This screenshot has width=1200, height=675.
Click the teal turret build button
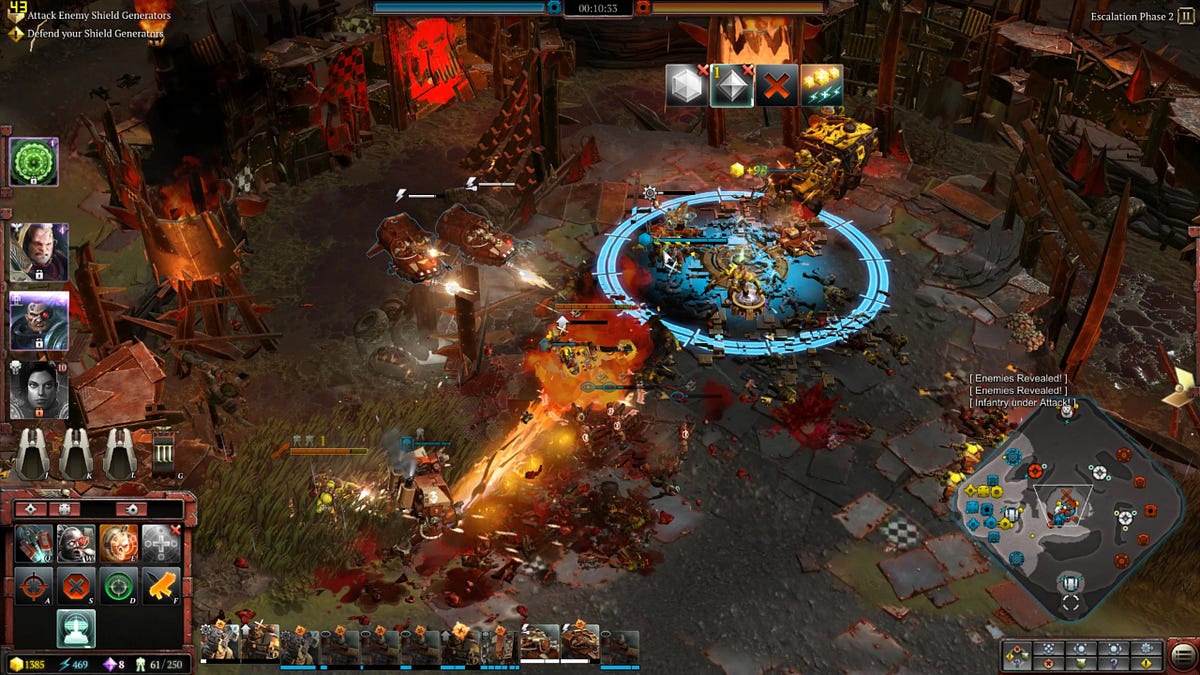click(x=76, y=628)
